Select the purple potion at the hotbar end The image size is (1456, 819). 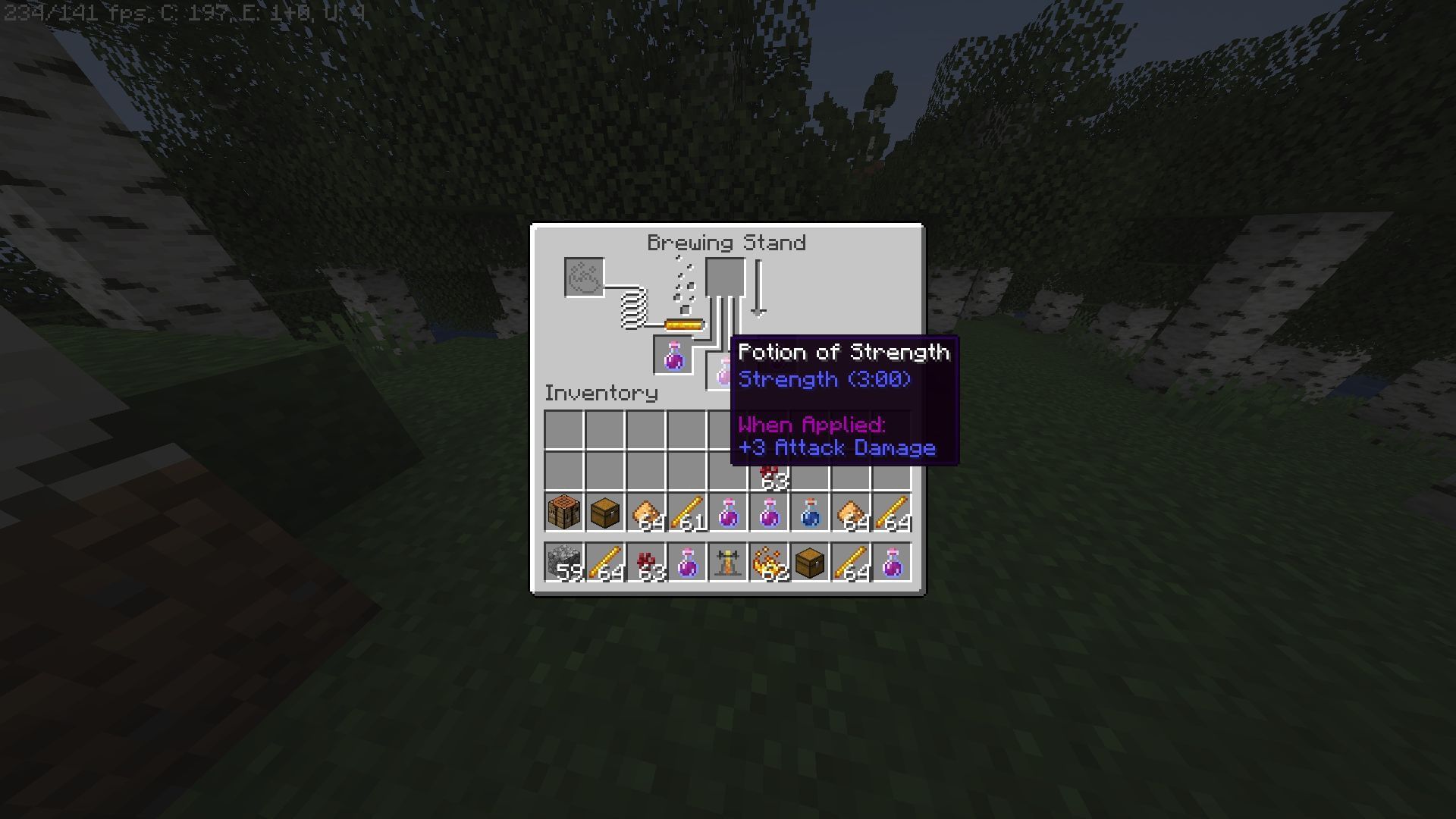click(x=891, y=561)
